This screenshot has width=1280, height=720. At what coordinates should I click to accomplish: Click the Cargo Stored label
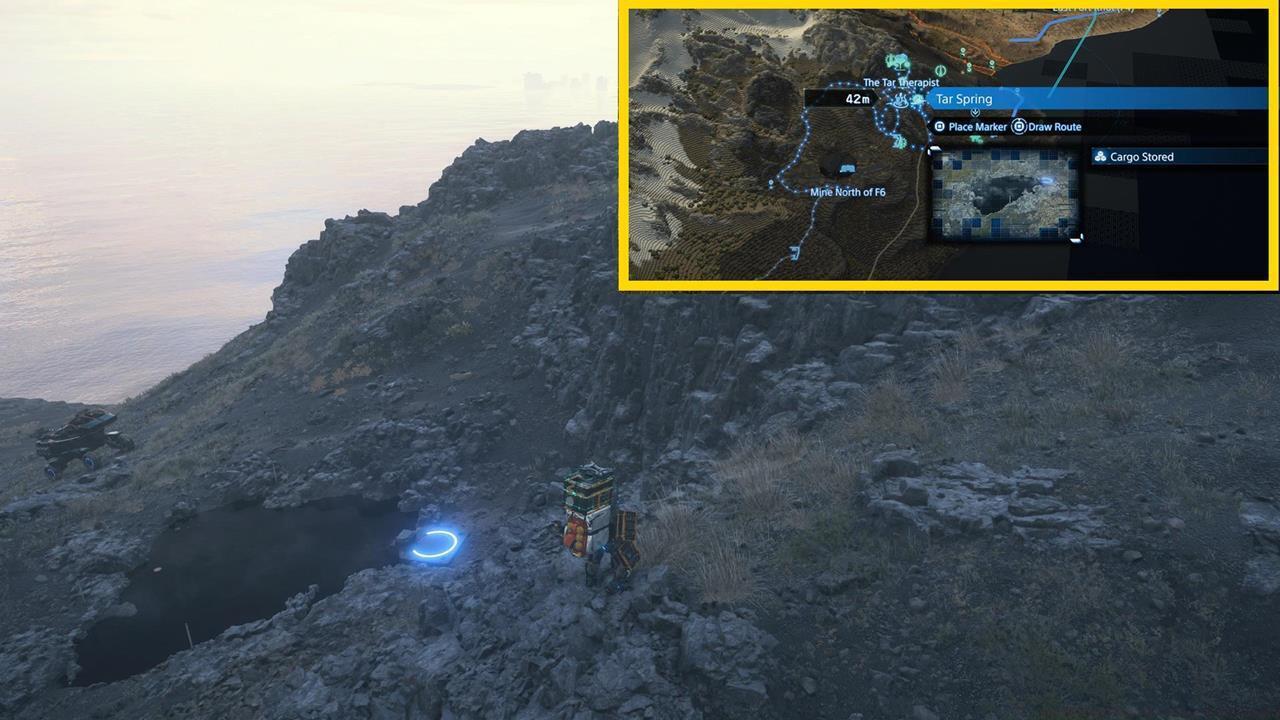pyautogui.click(x=1140, y=157)
